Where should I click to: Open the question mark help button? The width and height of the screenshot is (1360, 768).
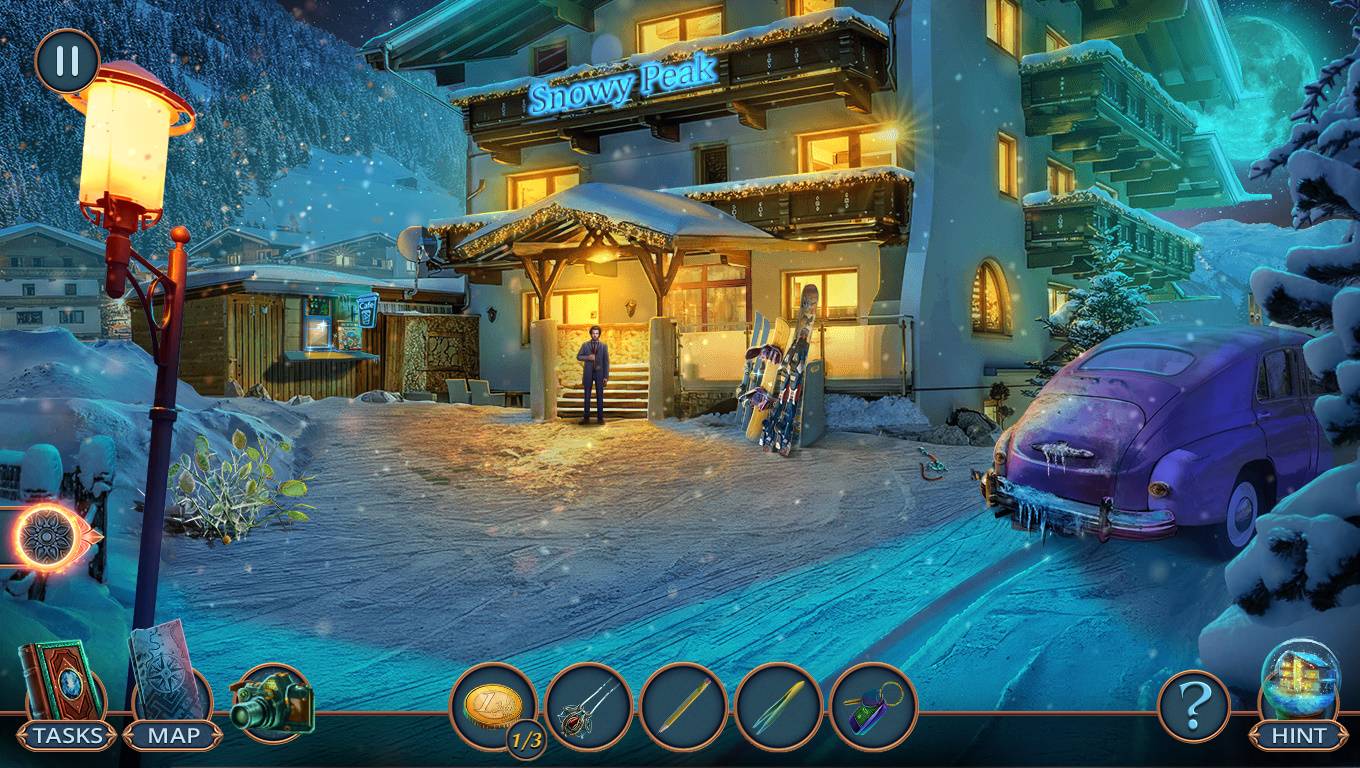click(1193, 706)
